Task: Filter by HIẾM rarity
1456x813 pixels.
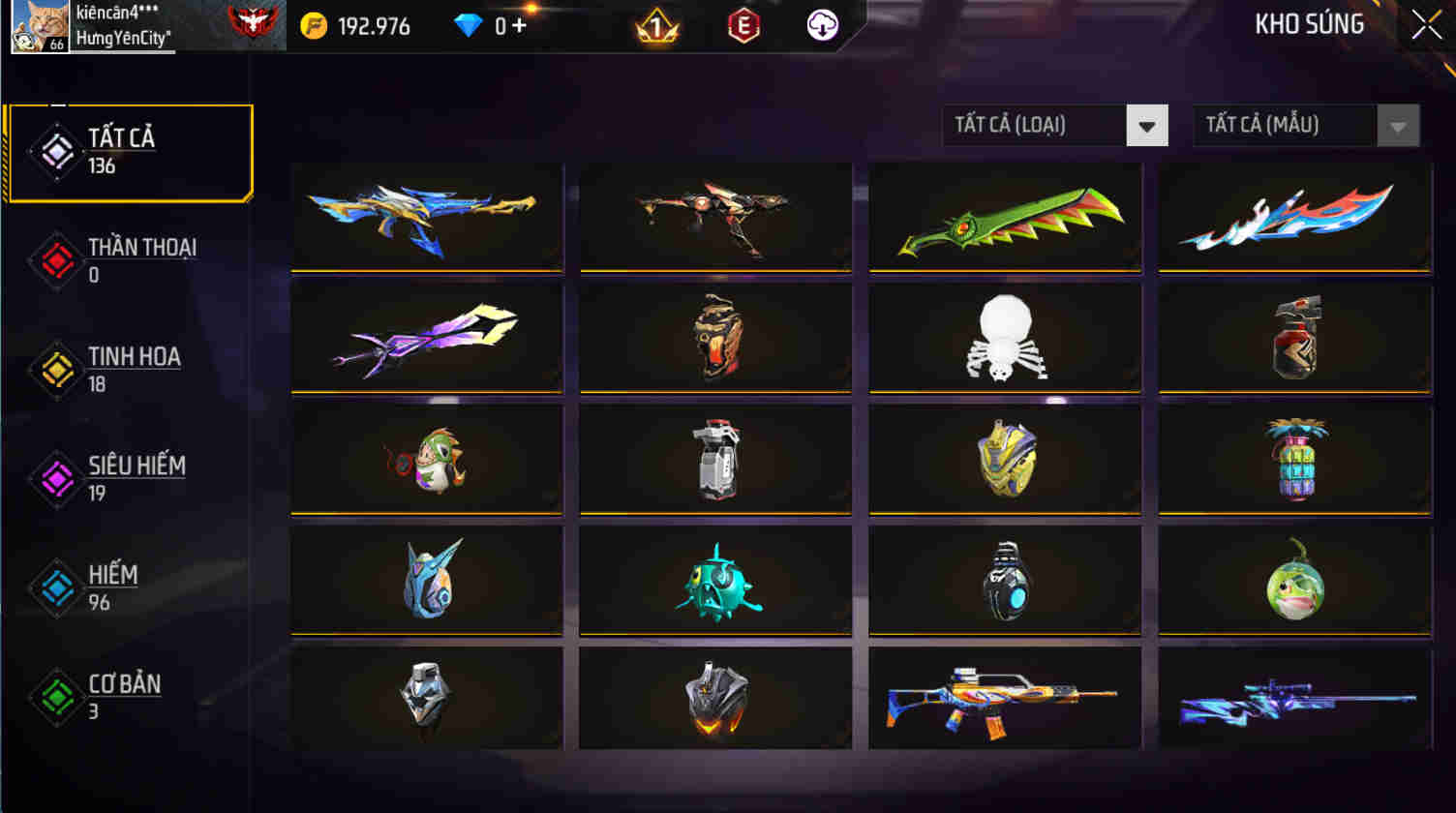Action: [x=56, y=587]
